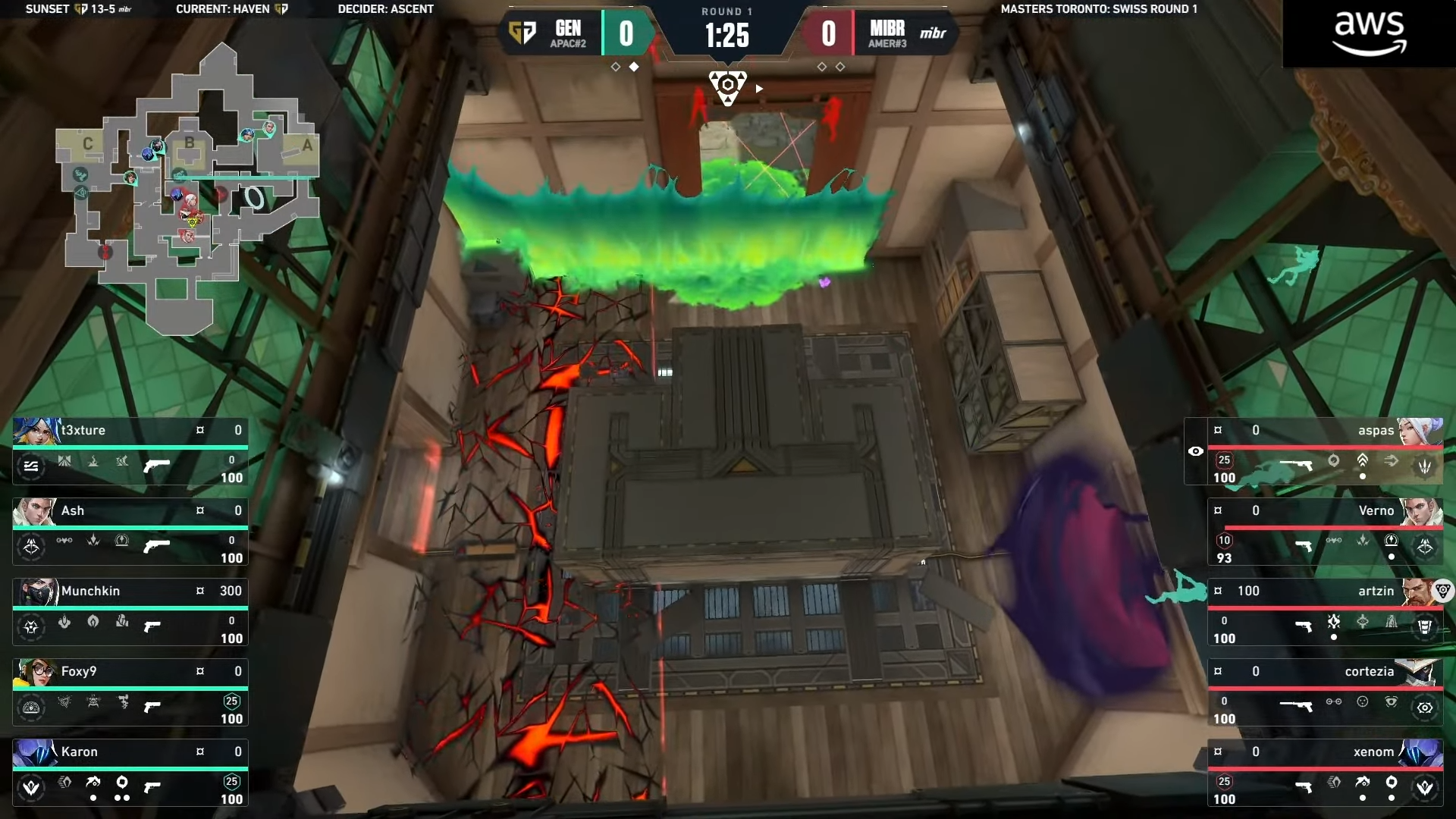Click the MIBR team logo in scoreboard
Viewport: 1456px width, 819px height.
(933, 33)
